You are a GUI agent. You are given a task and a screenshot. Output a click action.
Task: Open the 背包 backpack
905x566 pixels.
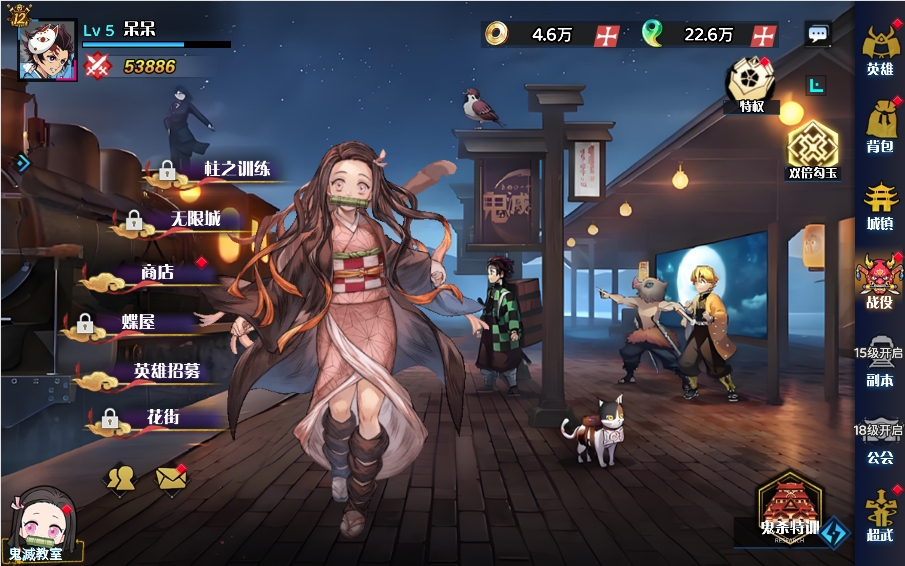[879, 128]
